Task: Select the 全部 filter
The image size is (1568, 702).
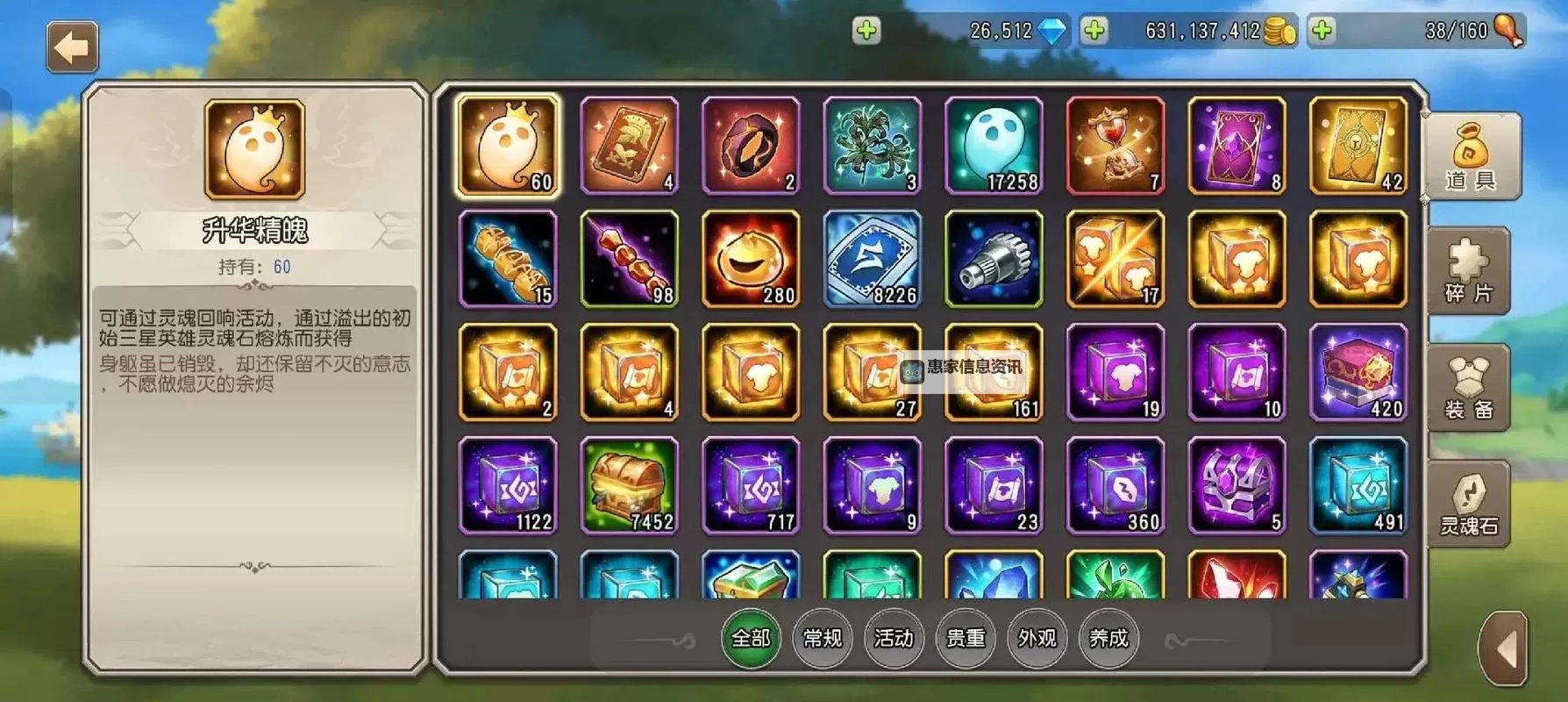Action: [x=750, y=639]
